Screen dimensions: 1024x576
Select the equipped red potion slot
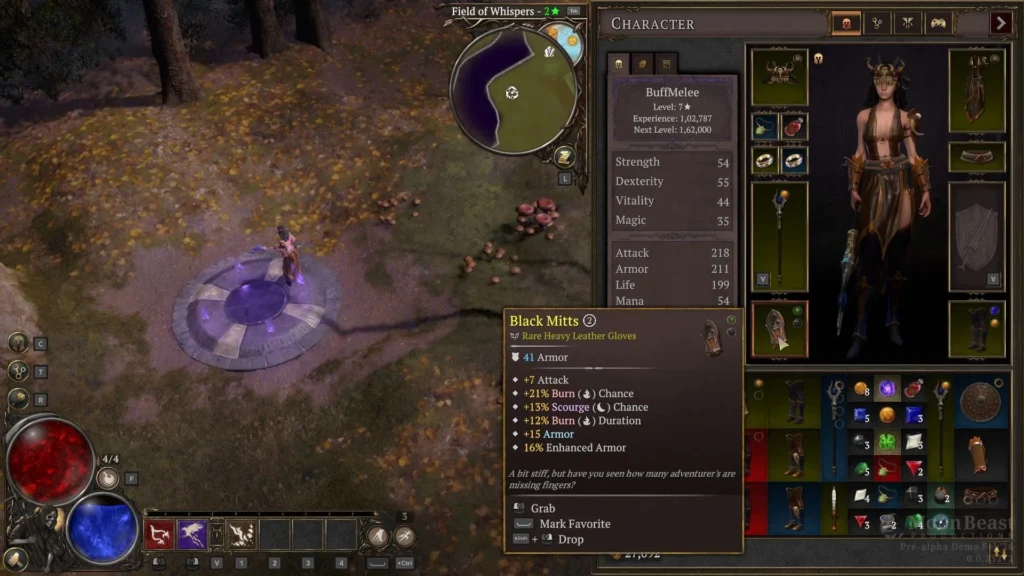pyautogui.click(x=795, y=127)
